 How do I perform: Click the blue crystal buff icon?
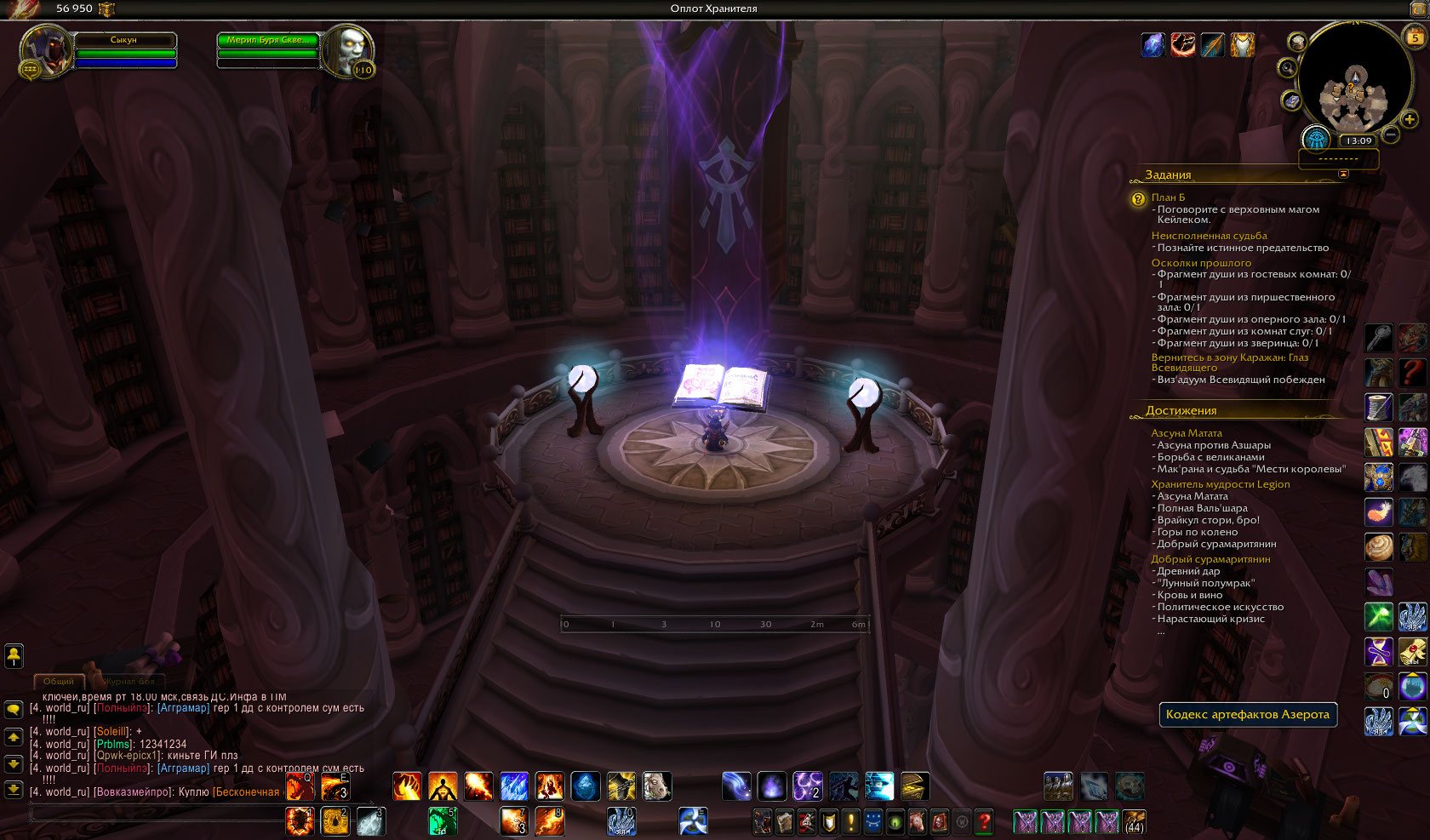[x=1153, y=44]
